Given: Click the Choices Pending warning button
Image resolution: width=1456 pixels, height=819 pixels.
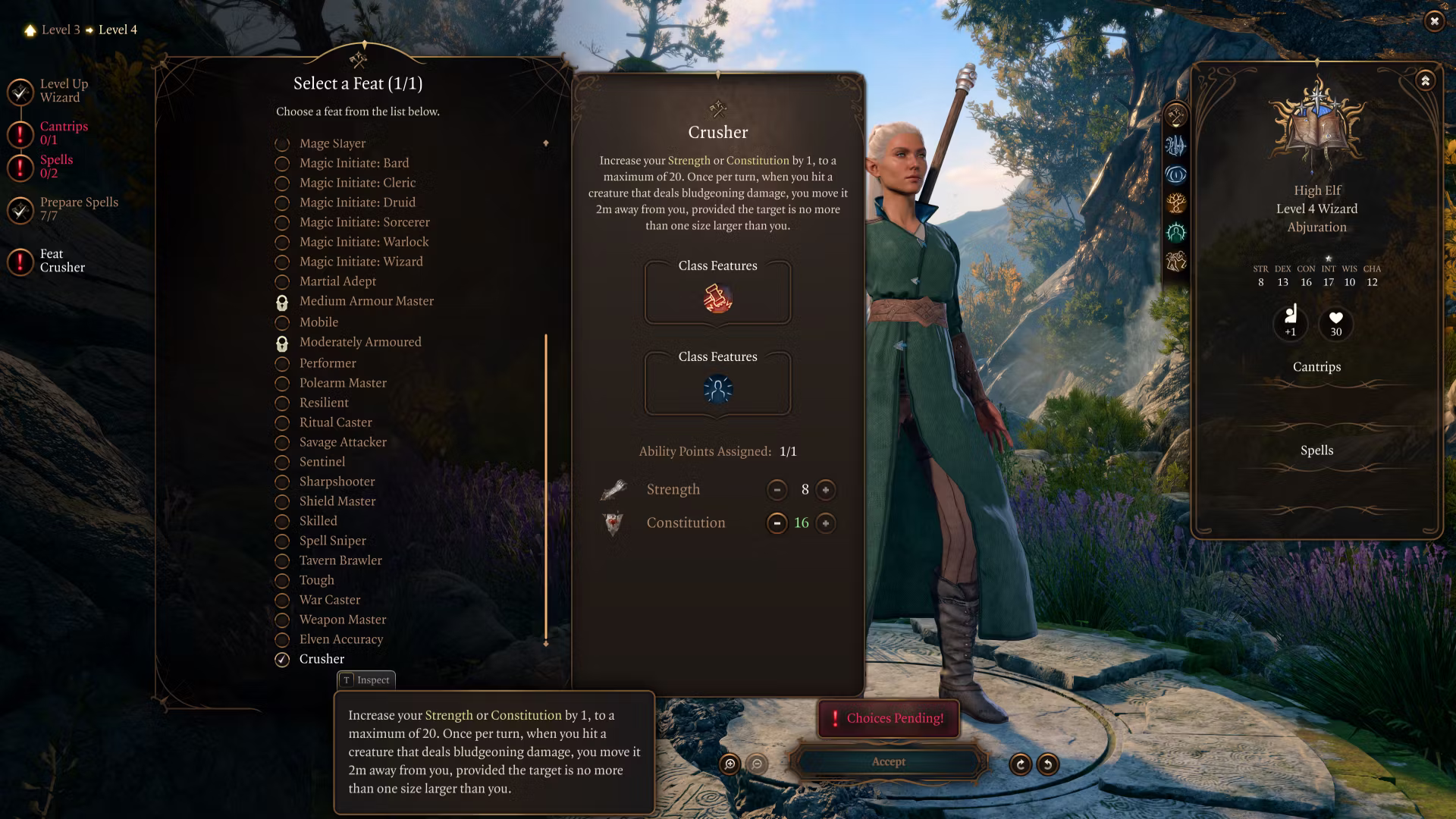Looking at the screenshot, I should coord(888,718).
